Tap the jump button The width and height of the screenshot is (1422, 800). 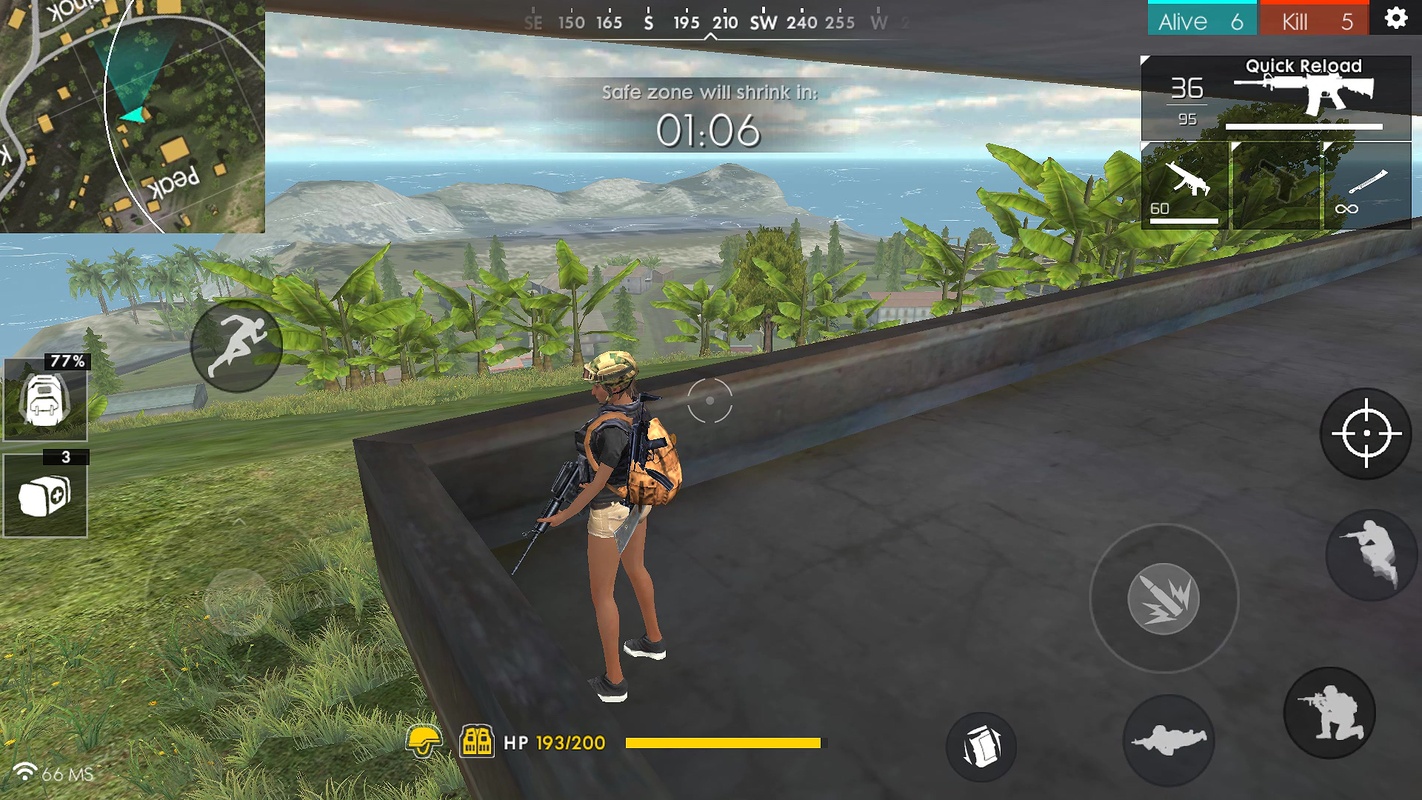(x=1371, y=555)
